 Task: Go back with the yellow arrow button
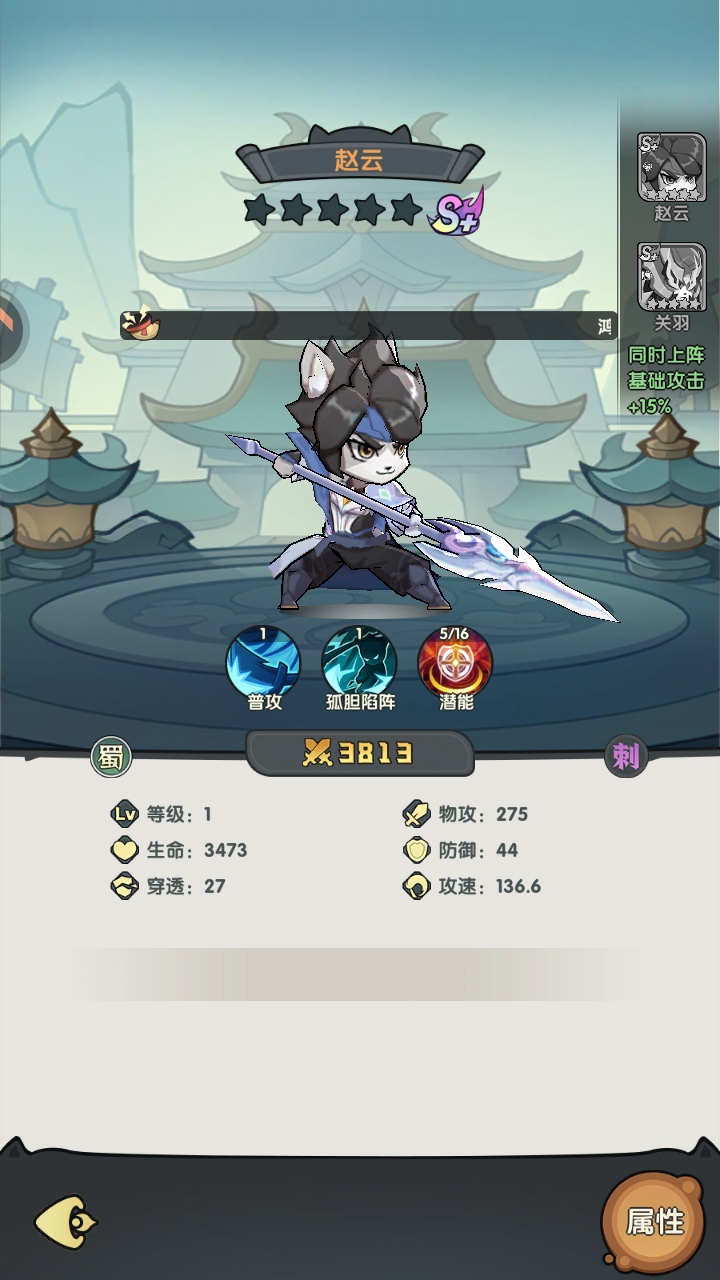66,1221
